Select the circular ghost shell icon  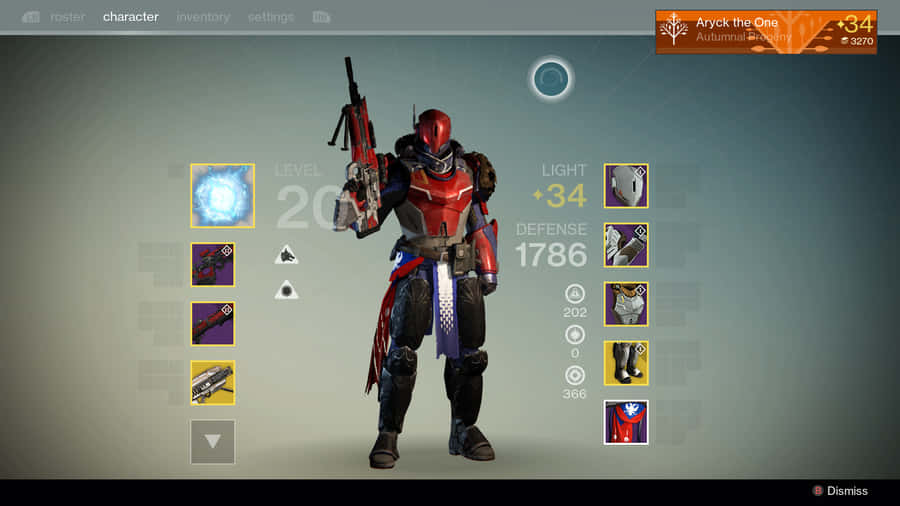coord(550,79)
